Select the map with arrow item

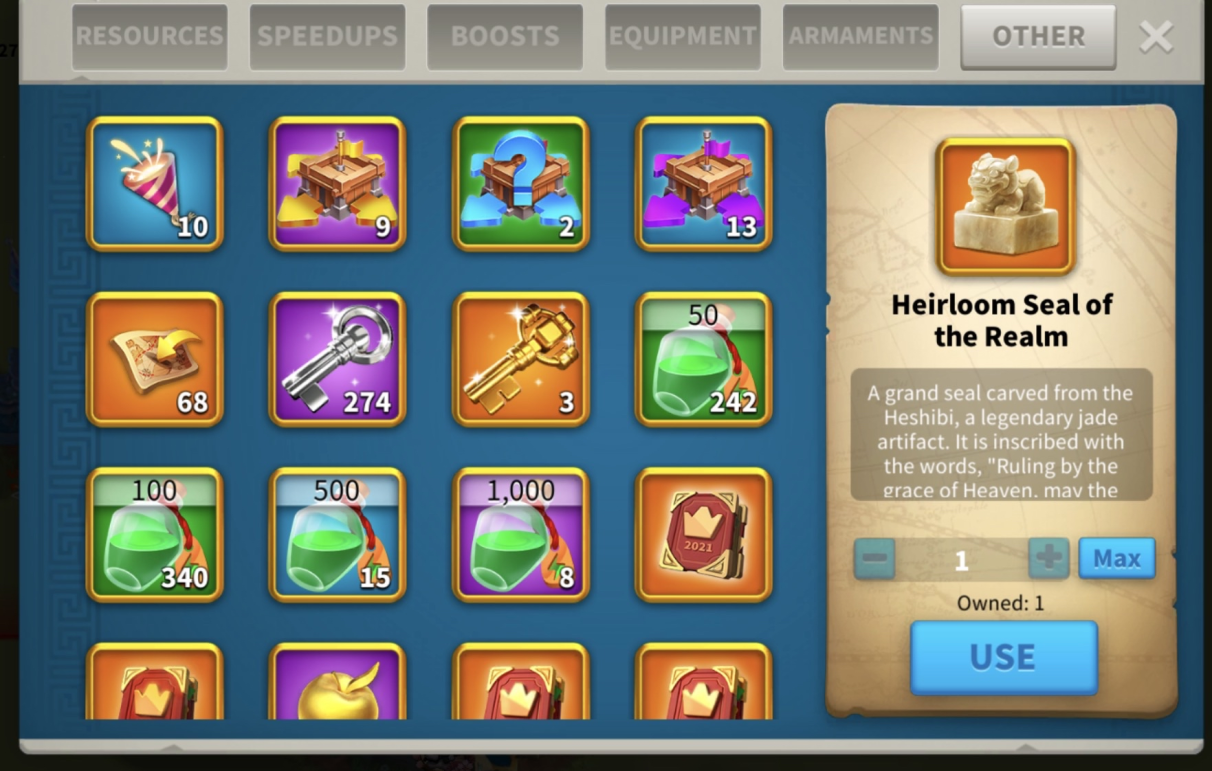pos(155,359)
